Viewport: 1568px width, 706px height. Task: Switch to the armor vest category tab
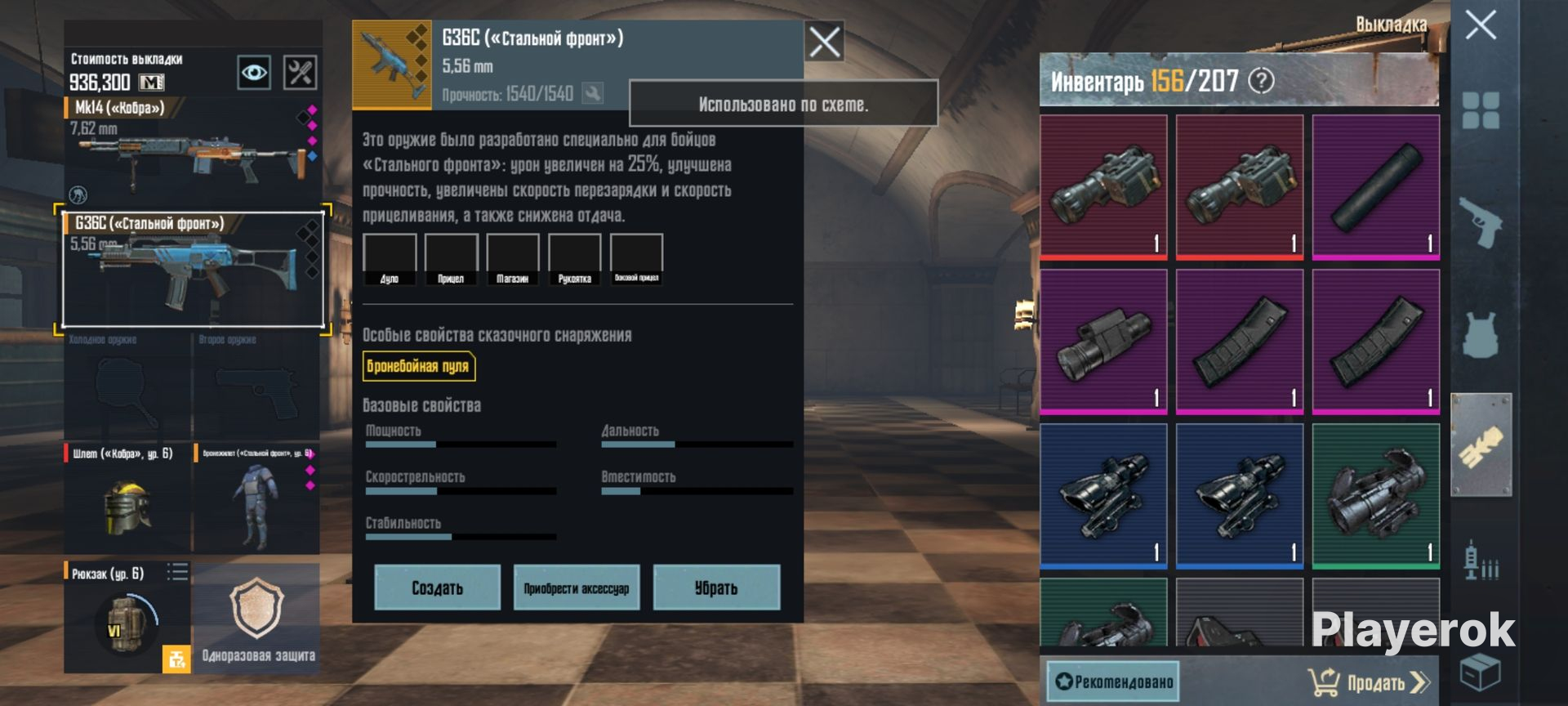(x=1480, y=335)
